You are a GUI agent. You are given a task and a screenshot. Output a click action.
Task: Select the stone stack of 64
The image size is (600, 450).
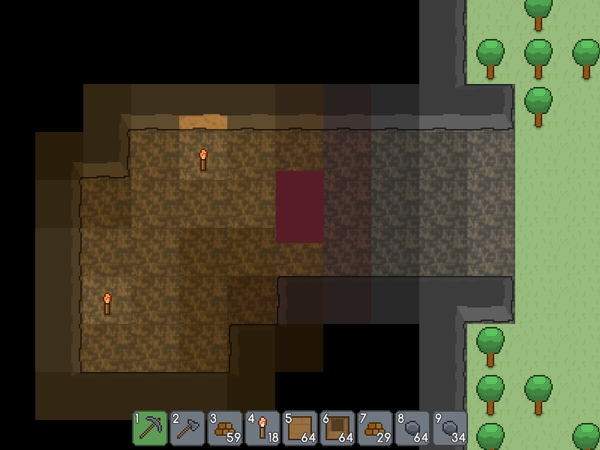[413, 428]
